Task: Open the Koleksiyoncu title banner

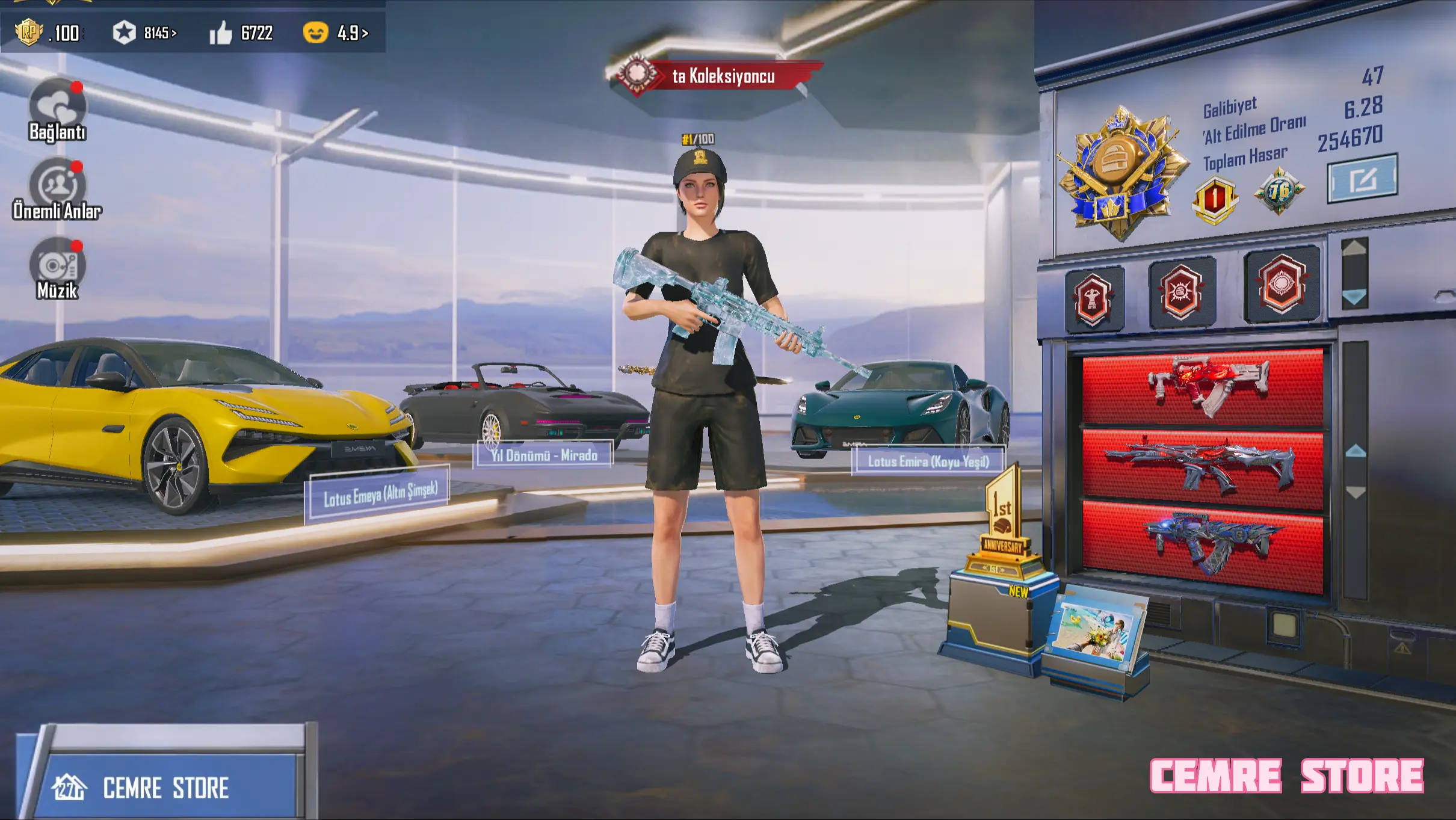Action: 716,76
